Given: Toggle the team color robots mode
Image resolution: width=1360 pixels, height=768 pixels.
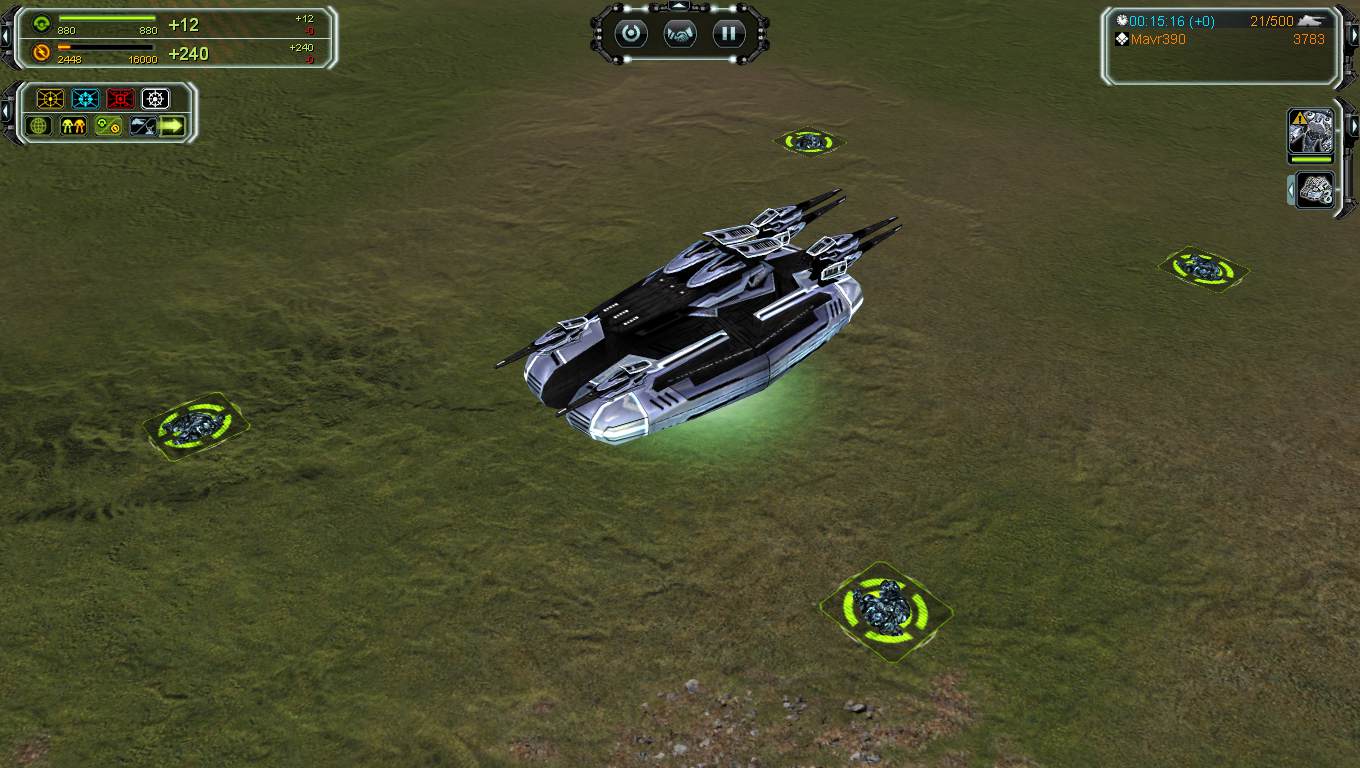Looking at the screenshot, I should click(x=73, y=126).
